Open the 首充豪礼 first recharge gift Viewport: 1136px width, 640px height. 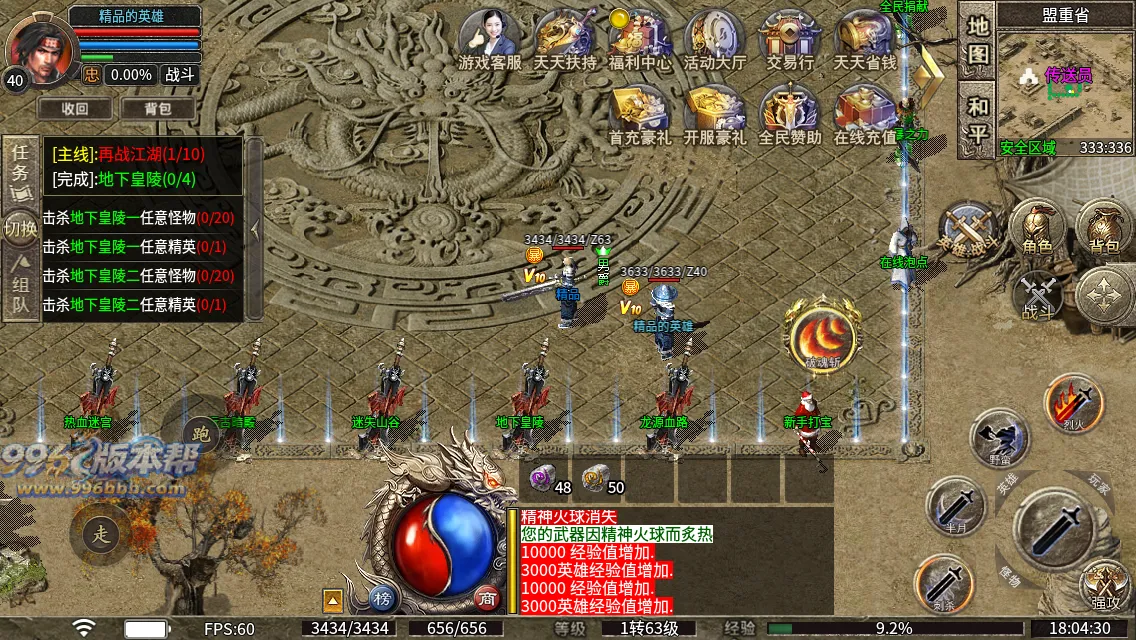point(639,113)
